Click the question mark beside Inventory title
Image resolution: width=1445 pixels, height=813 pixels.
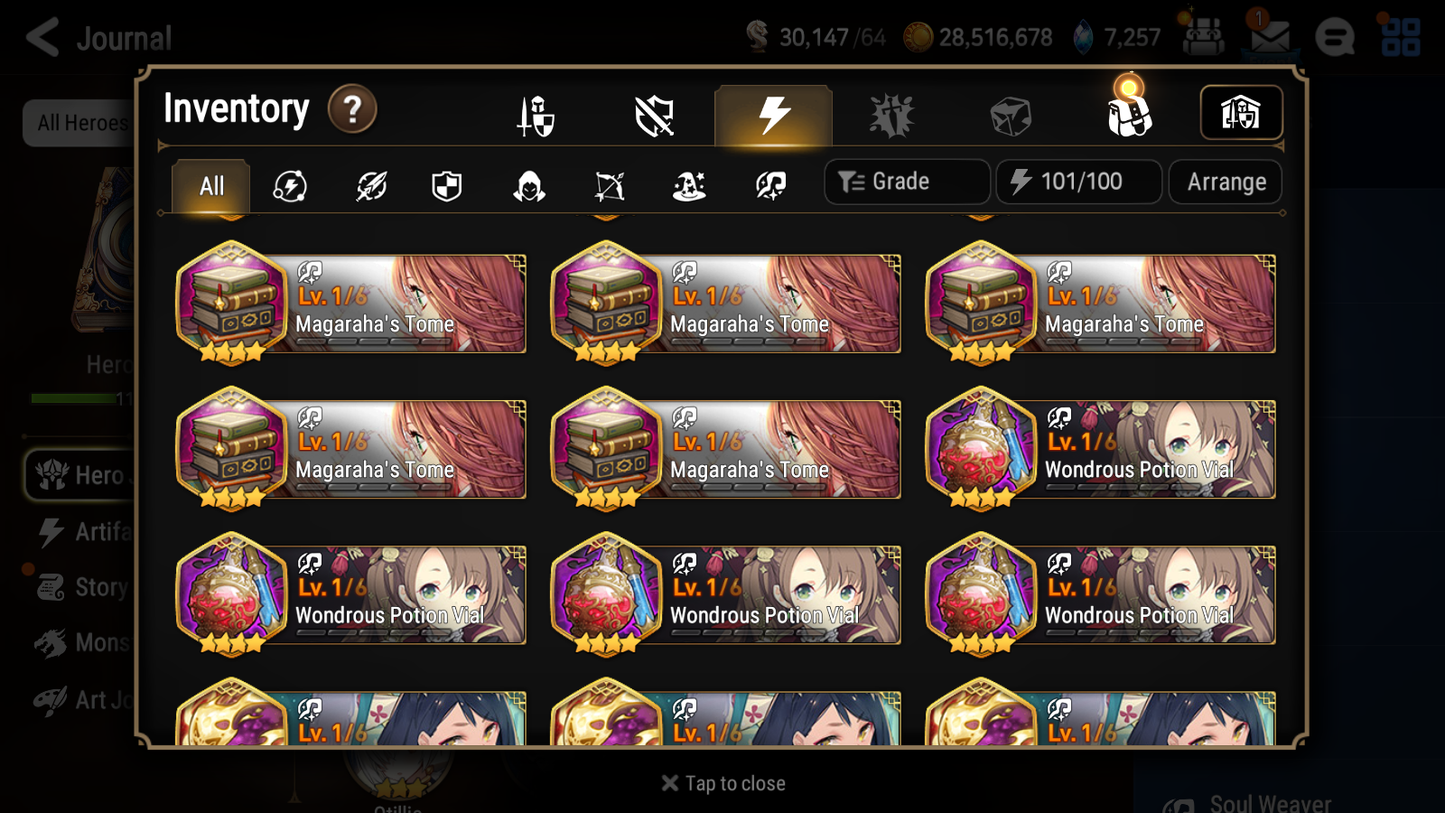[351, 111]
